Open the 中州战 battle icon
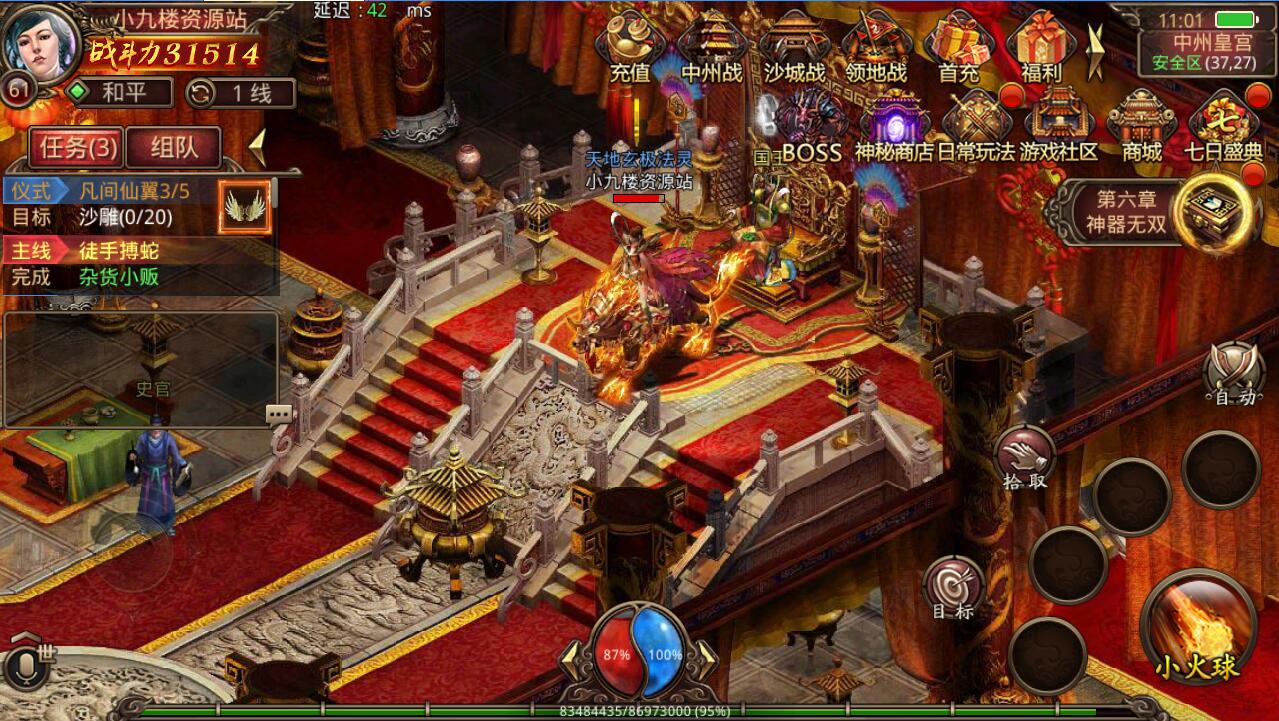 click(712, 47)
